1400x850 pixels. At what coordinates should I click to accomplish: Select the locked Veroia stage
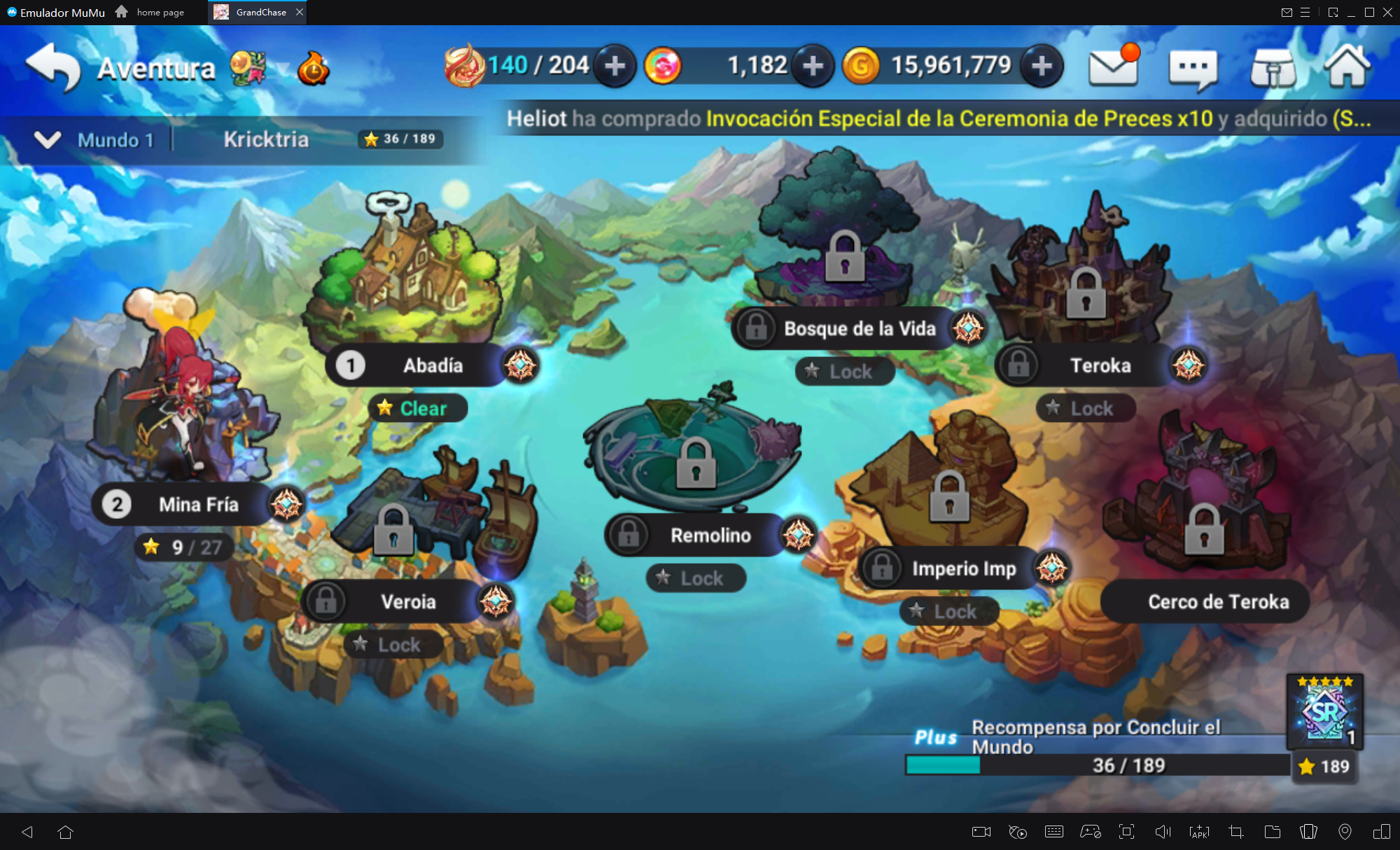coord(407,601)
